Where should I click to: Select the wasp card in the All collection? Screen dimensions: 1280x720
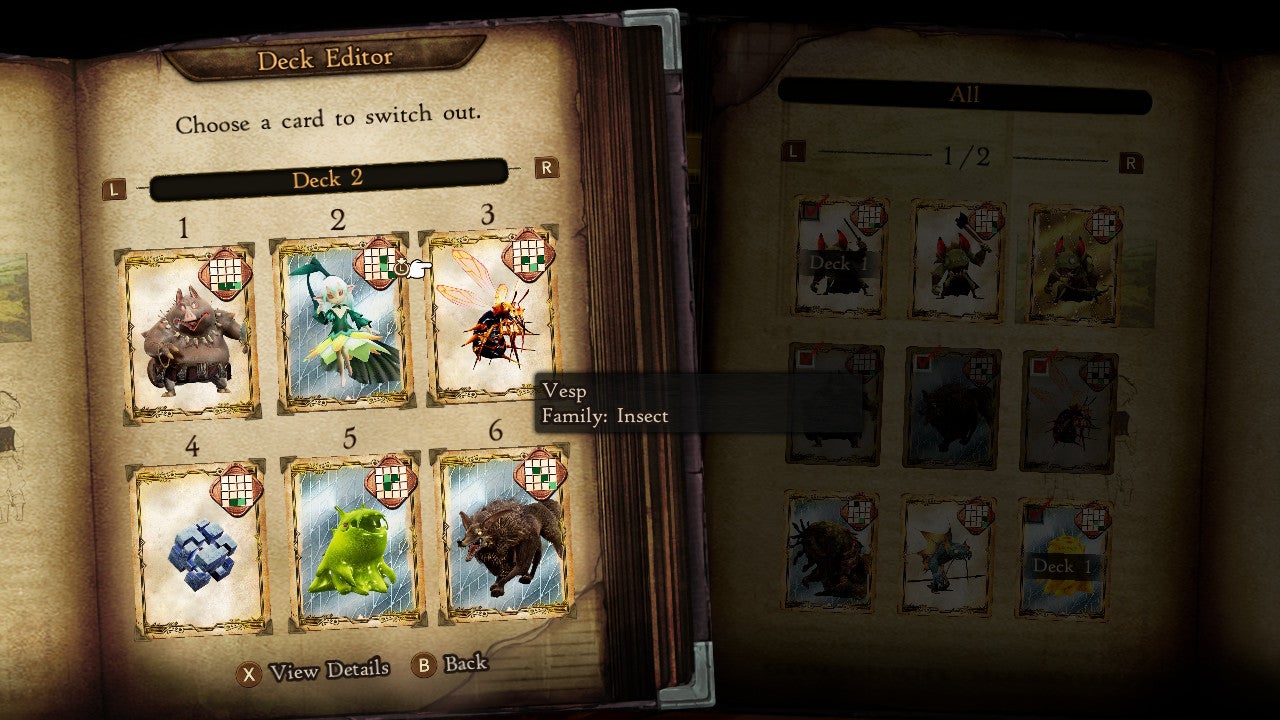pyautogui.click(x=1069, y=412)
